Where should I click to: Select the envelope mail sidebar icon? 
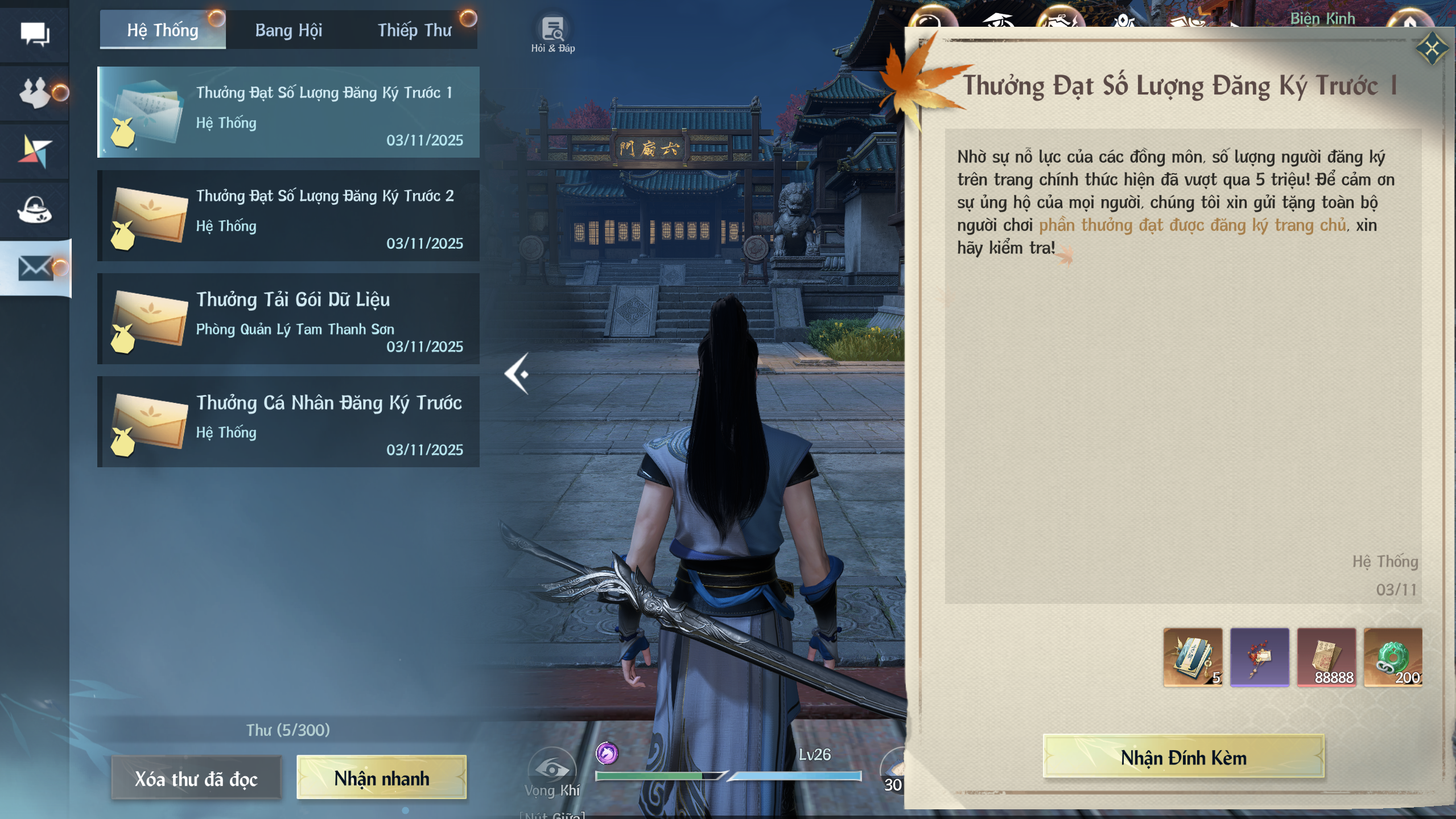[35, 268]
